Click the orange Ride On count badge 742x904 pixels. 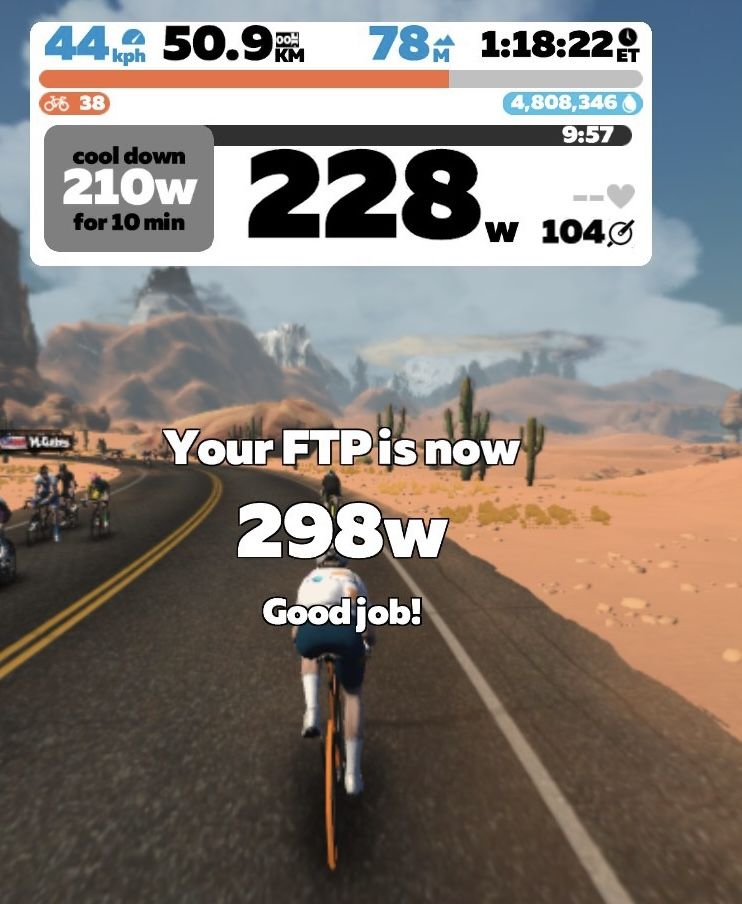[75, 103]
